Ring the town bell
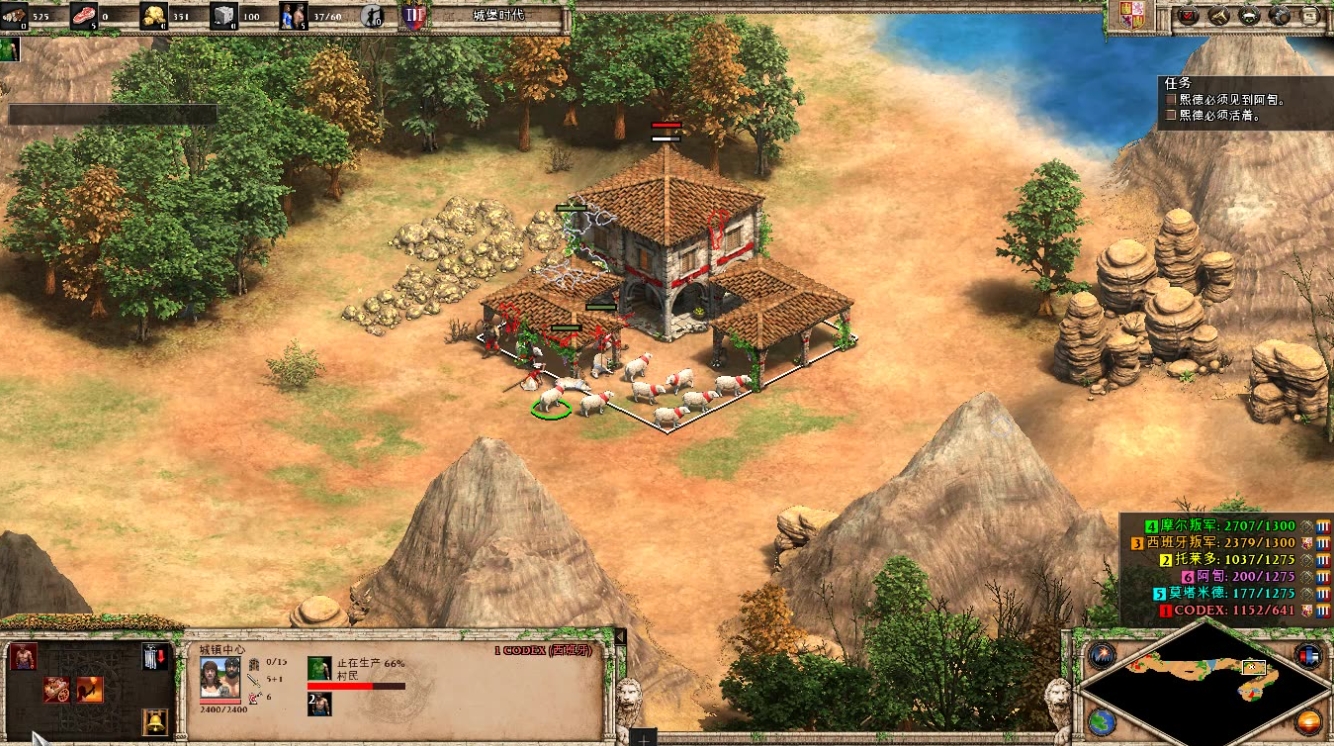This screenshot has width=1334, height=746. [155, 722]
